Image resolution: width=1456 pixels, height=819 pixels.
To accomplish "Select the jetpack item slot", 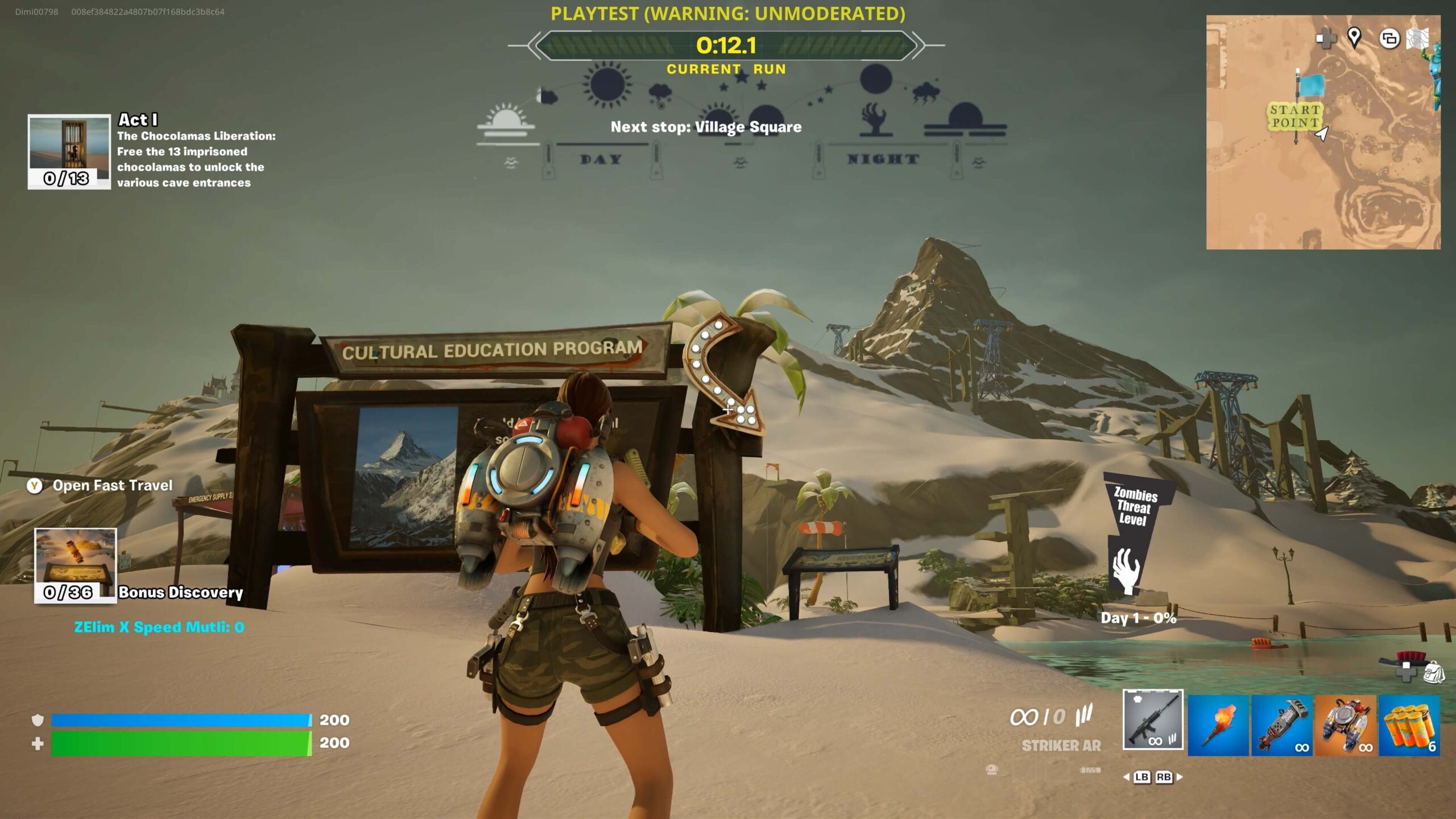I will point(1346,726).
